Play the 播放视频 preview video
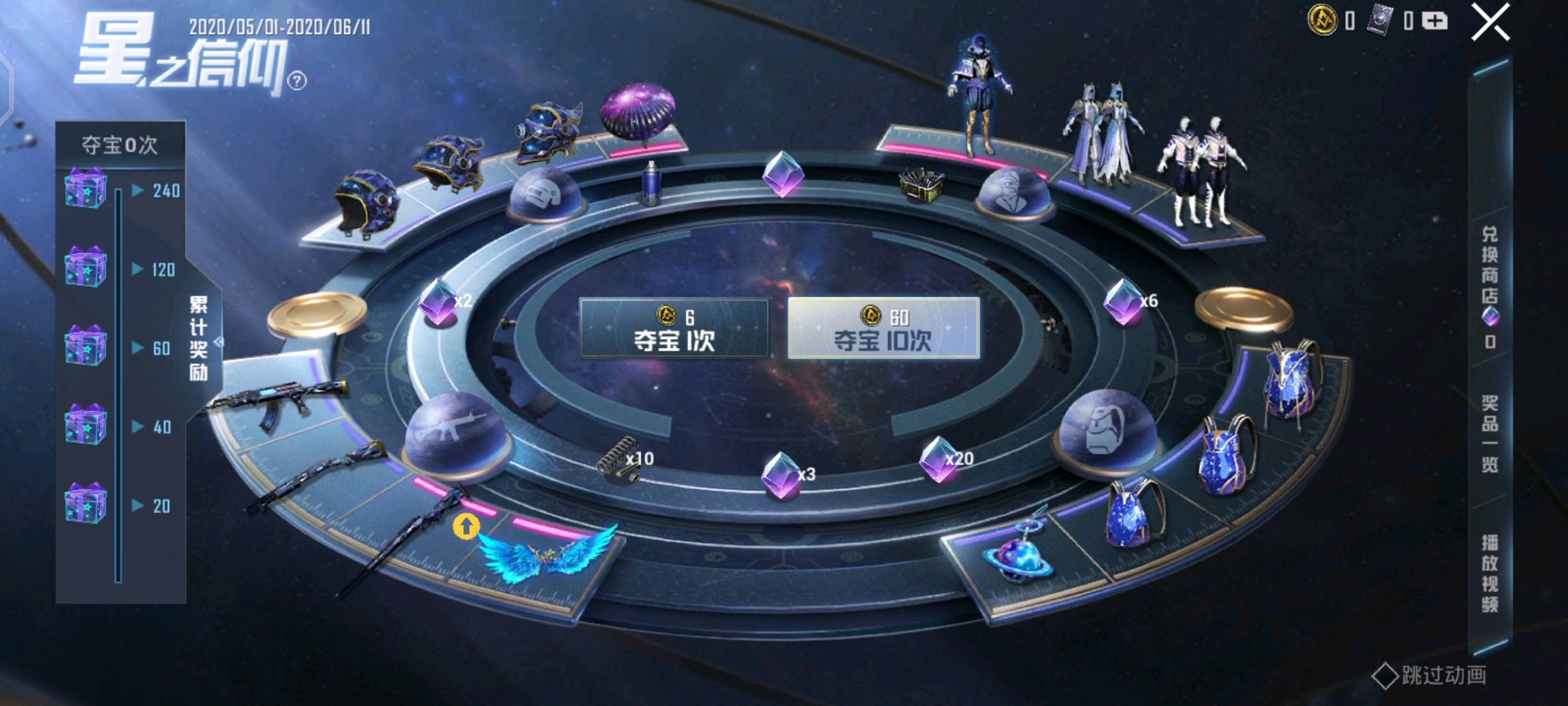Viewport: 1568px width, 706px height. pos(1490,573)
